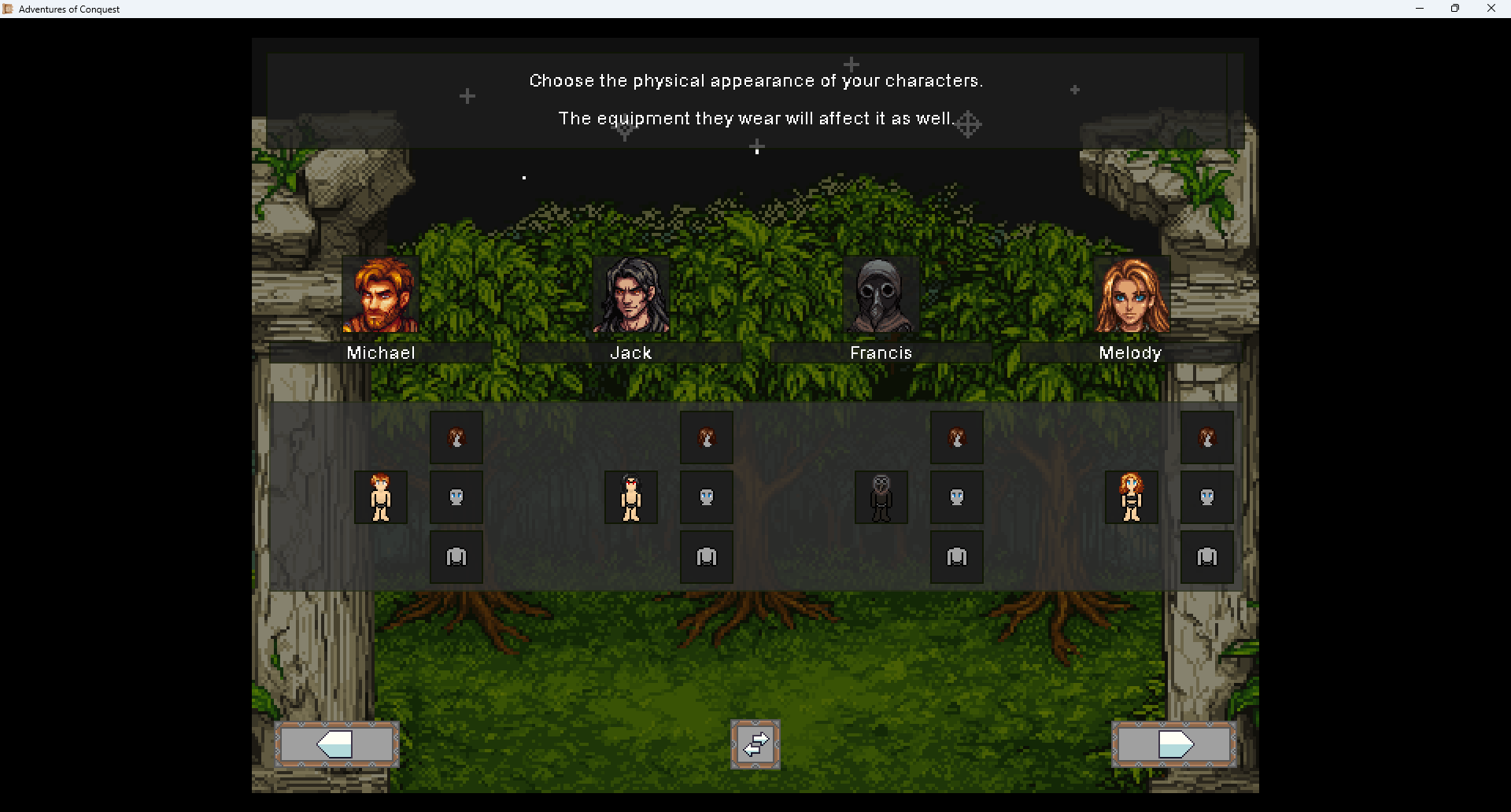This screenshot has width=1511, height=812.
Task: Choose Jack's portrait
Action: pyautogui.click(x=631, y=295)
